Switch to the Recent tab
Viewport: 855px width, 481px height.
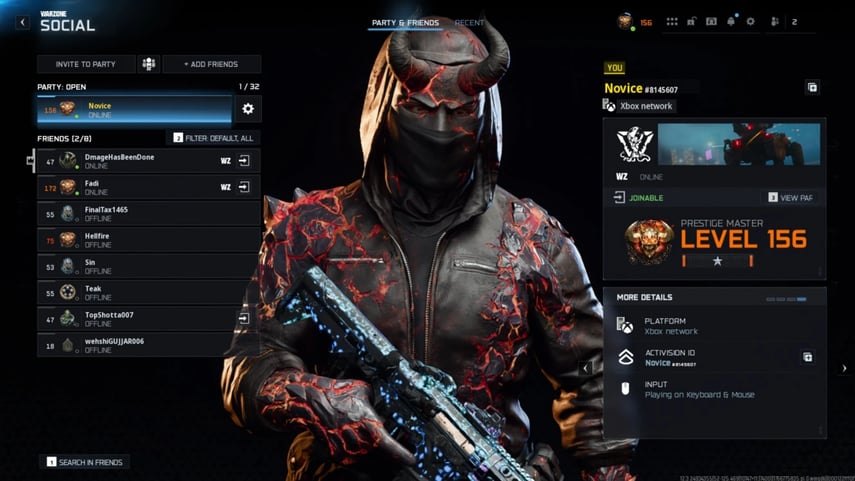coord(470,22)
